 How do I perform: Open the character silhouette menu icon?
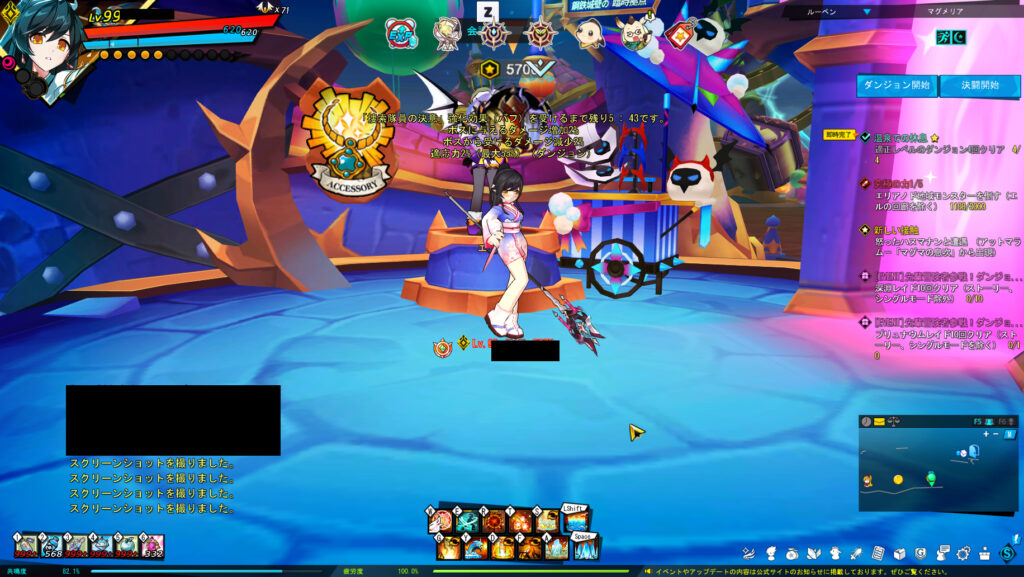(x=771, y=552)
